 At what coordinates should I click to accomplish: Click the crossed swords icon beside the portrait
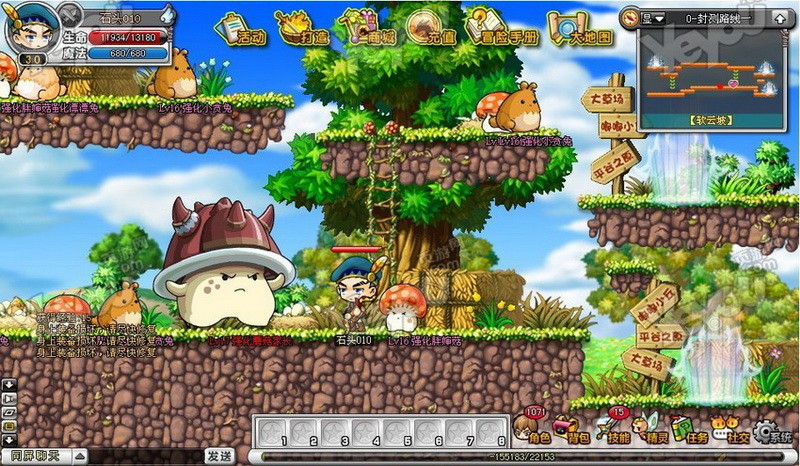click(70, 15)
